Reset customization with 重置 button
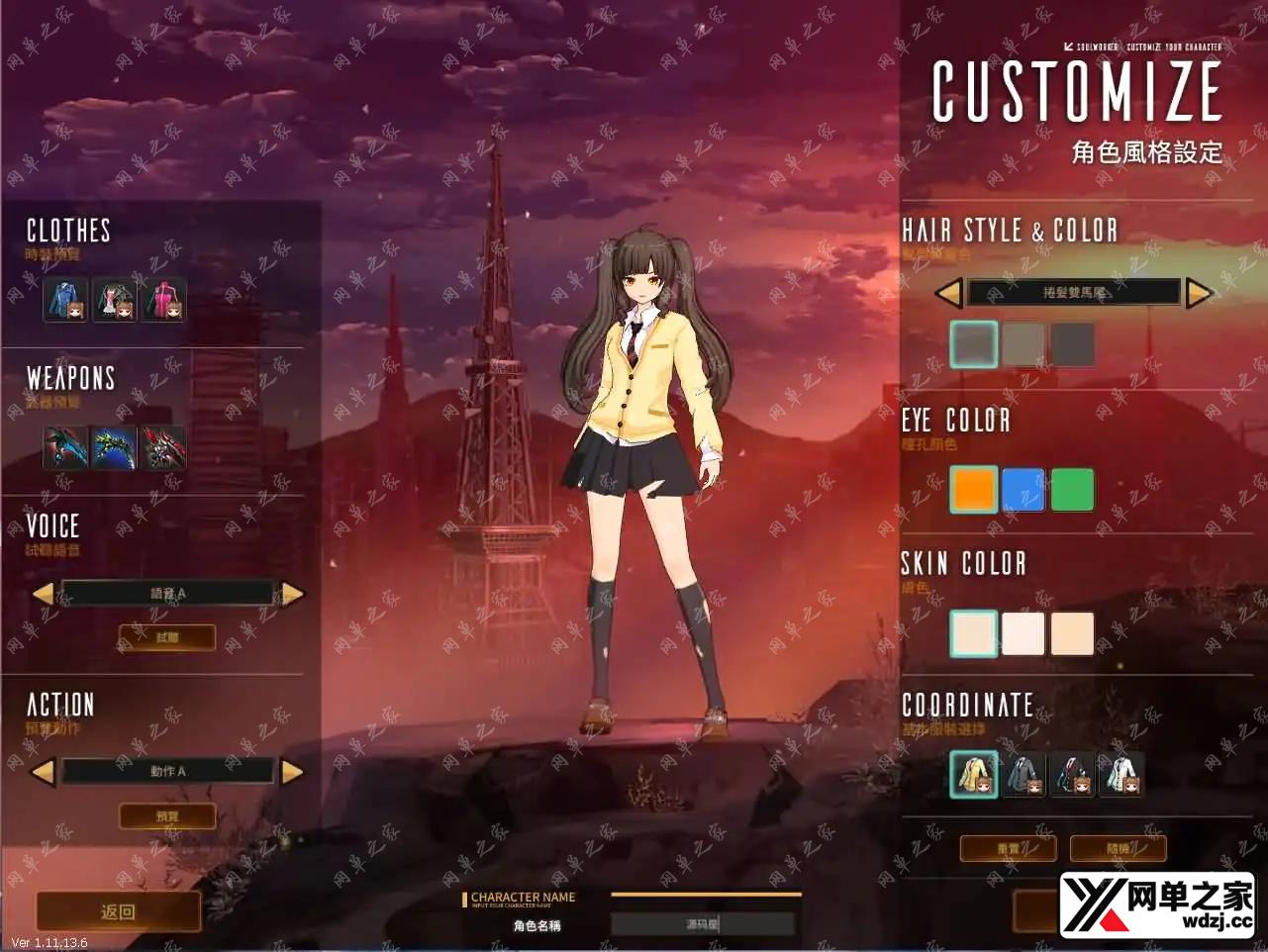 (1008, 848)
